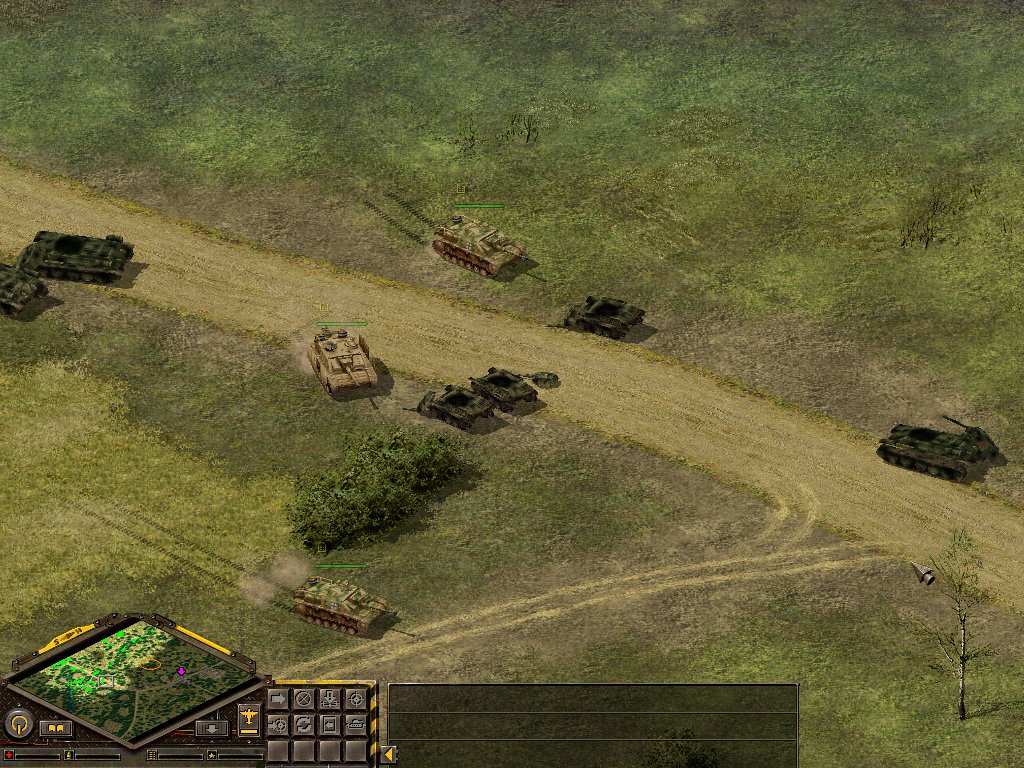Viewport: 1024px width, 768px height.
Task: Select the StuG beside the green bush
Action: [340, 603]
